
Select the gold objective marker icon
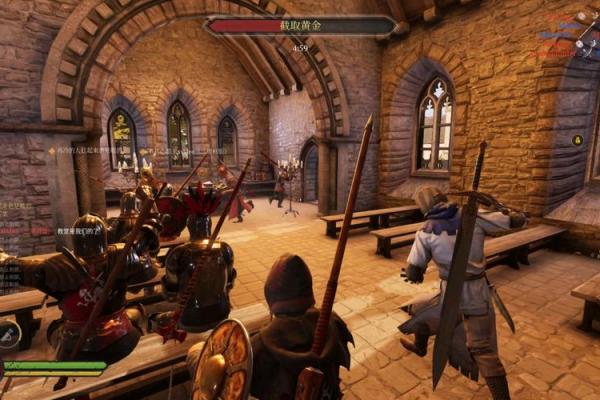[577, 140]
